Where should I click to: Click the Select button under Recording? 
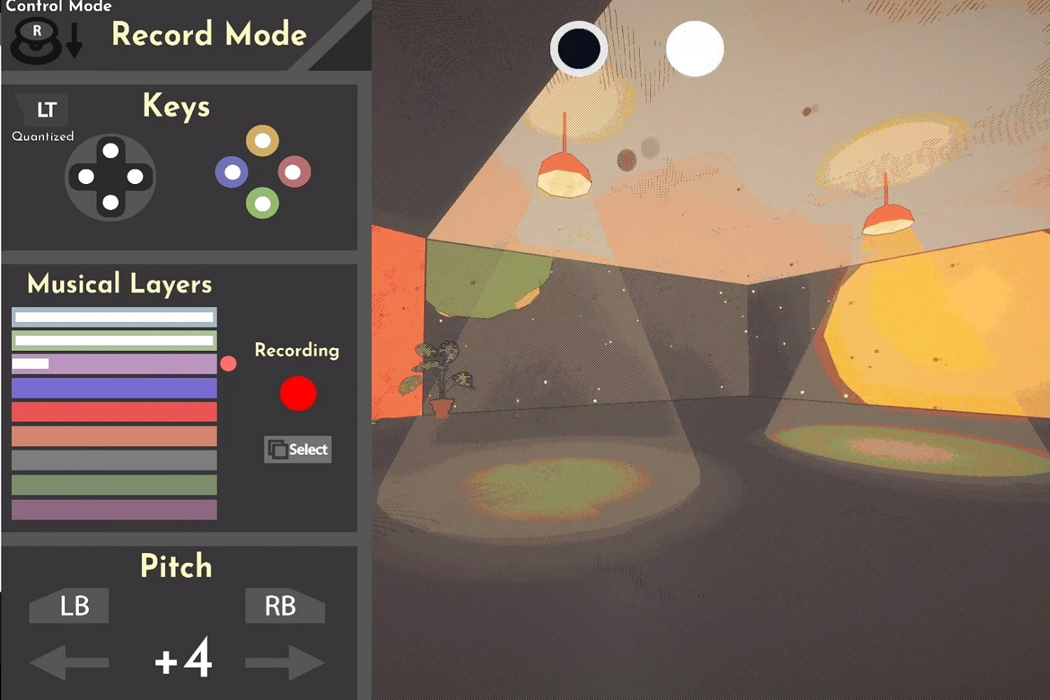298,450
